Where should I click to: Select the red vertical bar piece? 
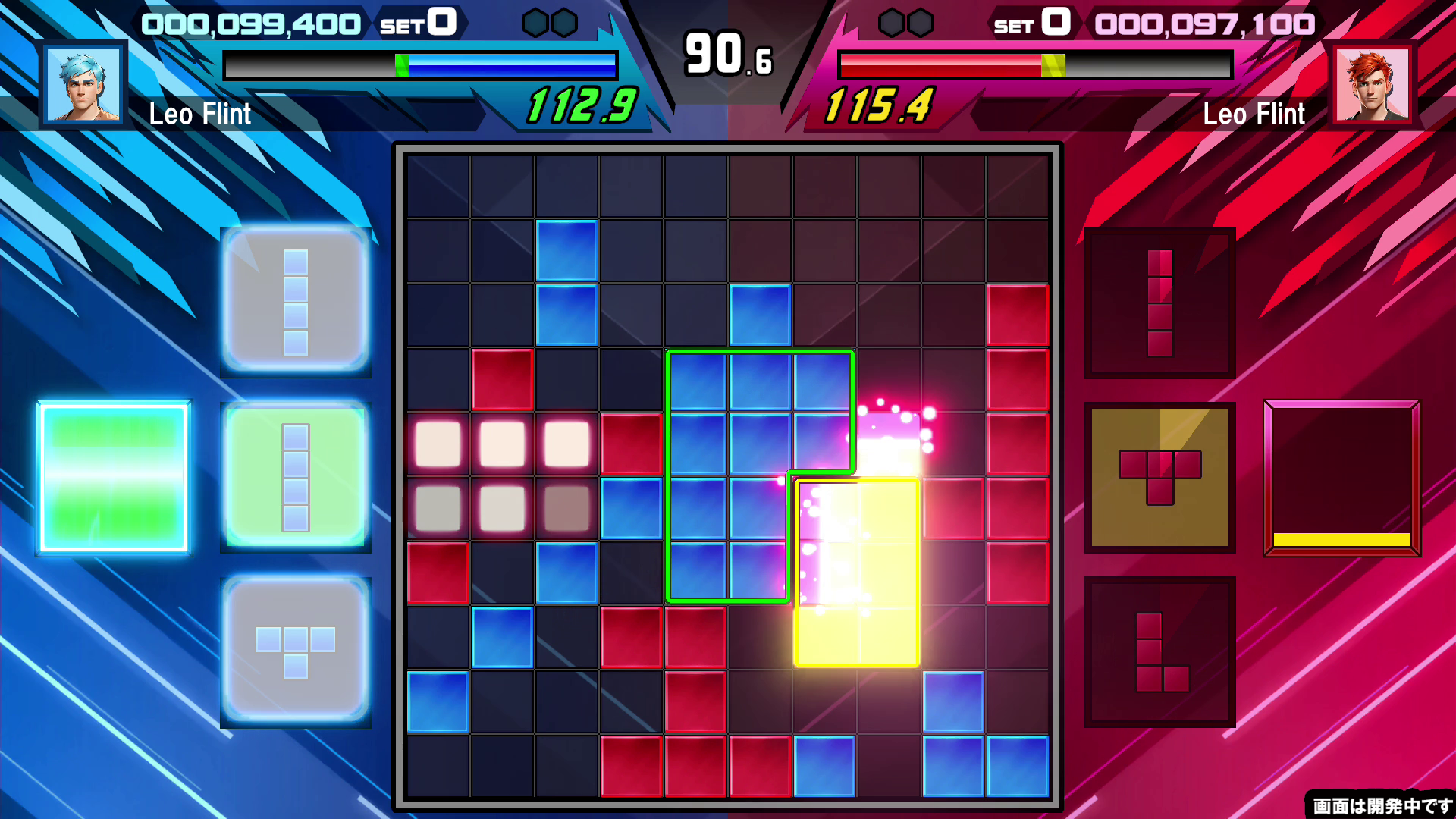click(1159, 303)
